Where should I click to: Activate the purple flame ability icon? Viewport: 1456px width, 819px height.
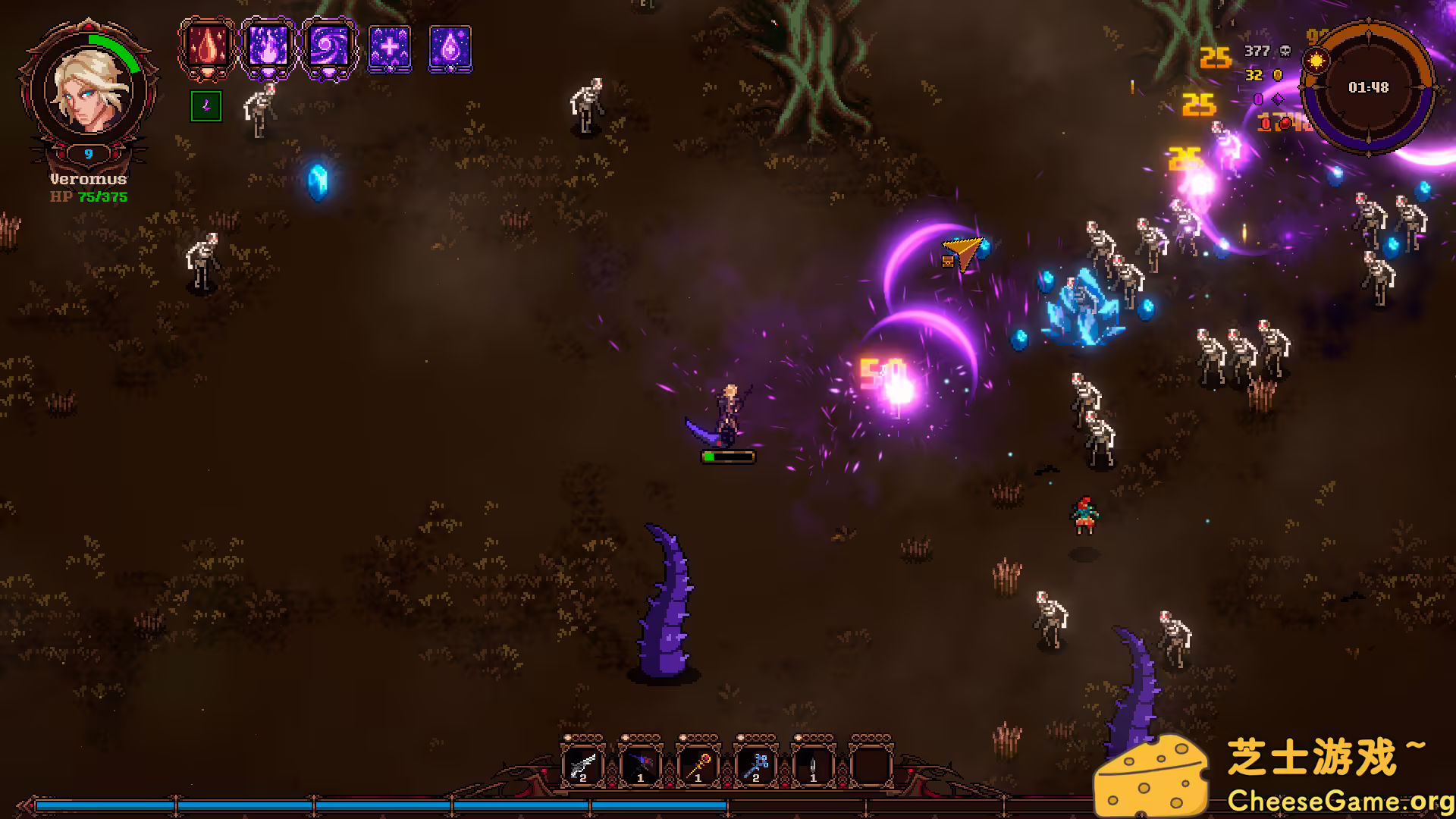click(268, 47)
